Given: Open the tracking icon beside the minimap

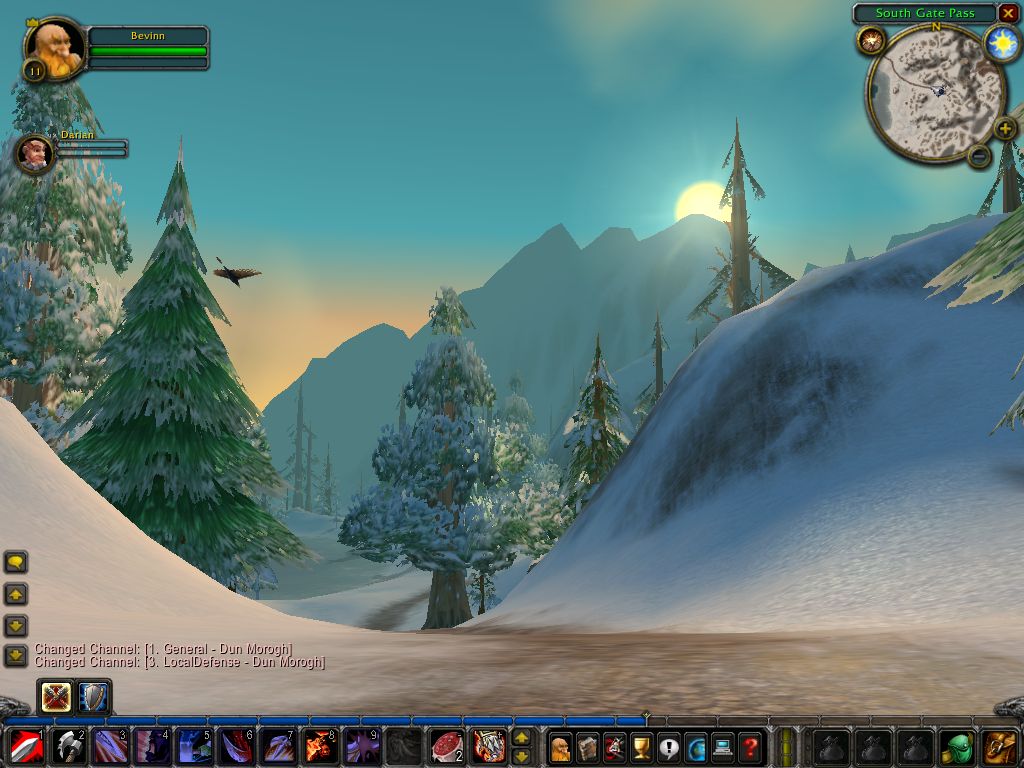Looking at the screenshot, I should [871, 41].
